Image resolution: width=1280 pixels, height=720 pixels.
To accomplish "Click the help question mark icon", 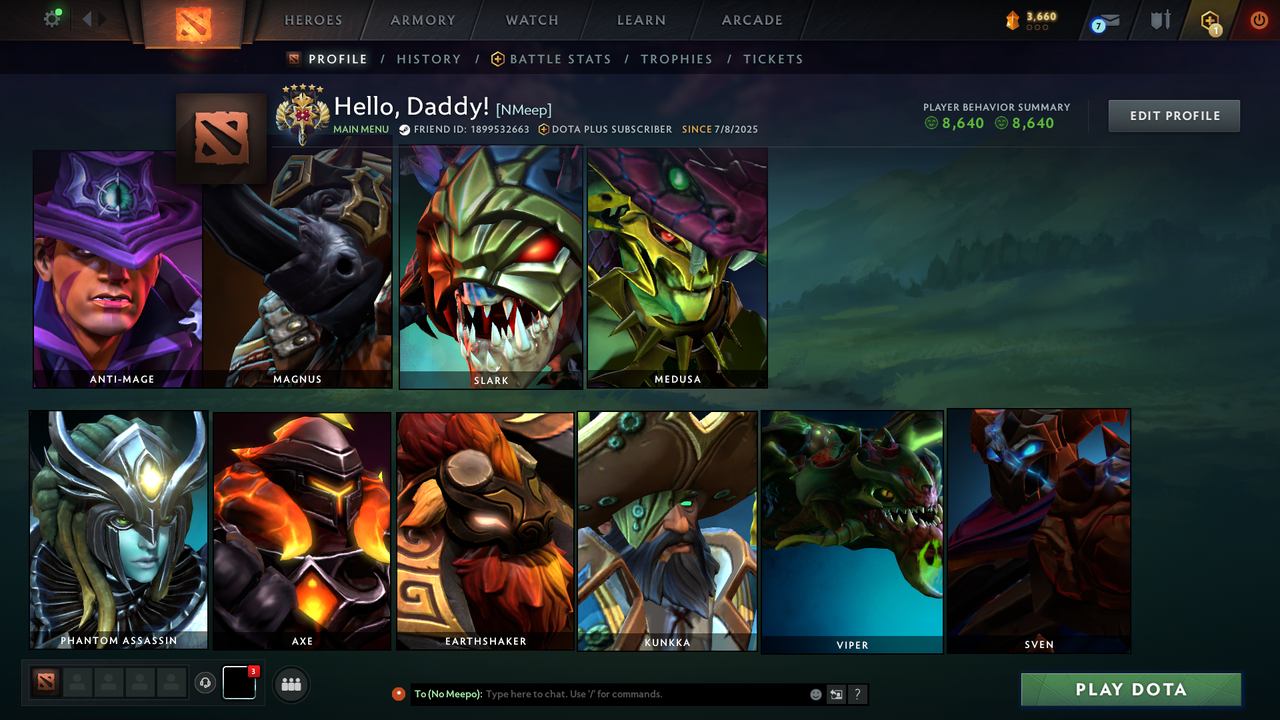I will click(x=857, y=693).
